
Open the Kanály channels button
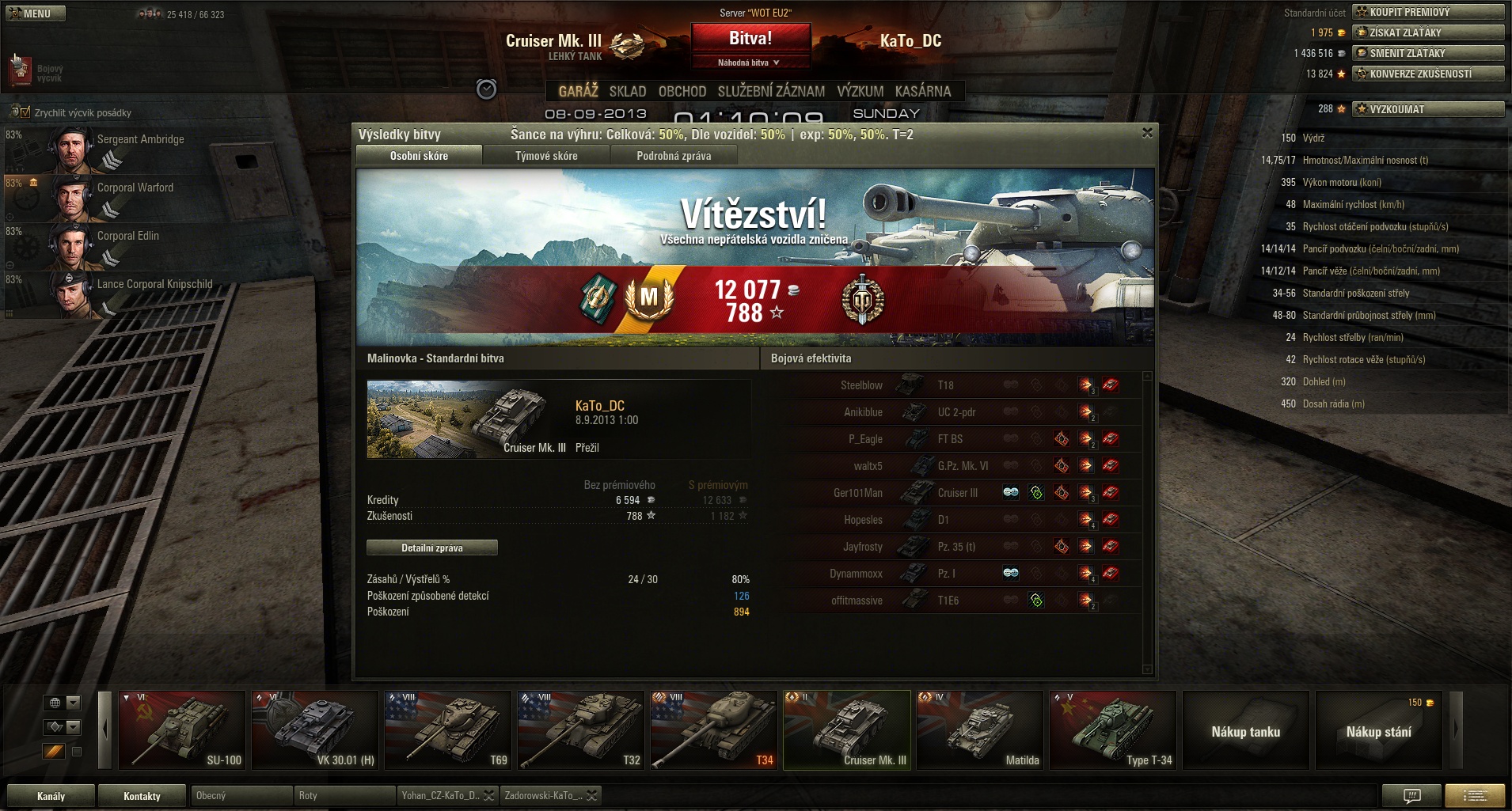(51, 796)
